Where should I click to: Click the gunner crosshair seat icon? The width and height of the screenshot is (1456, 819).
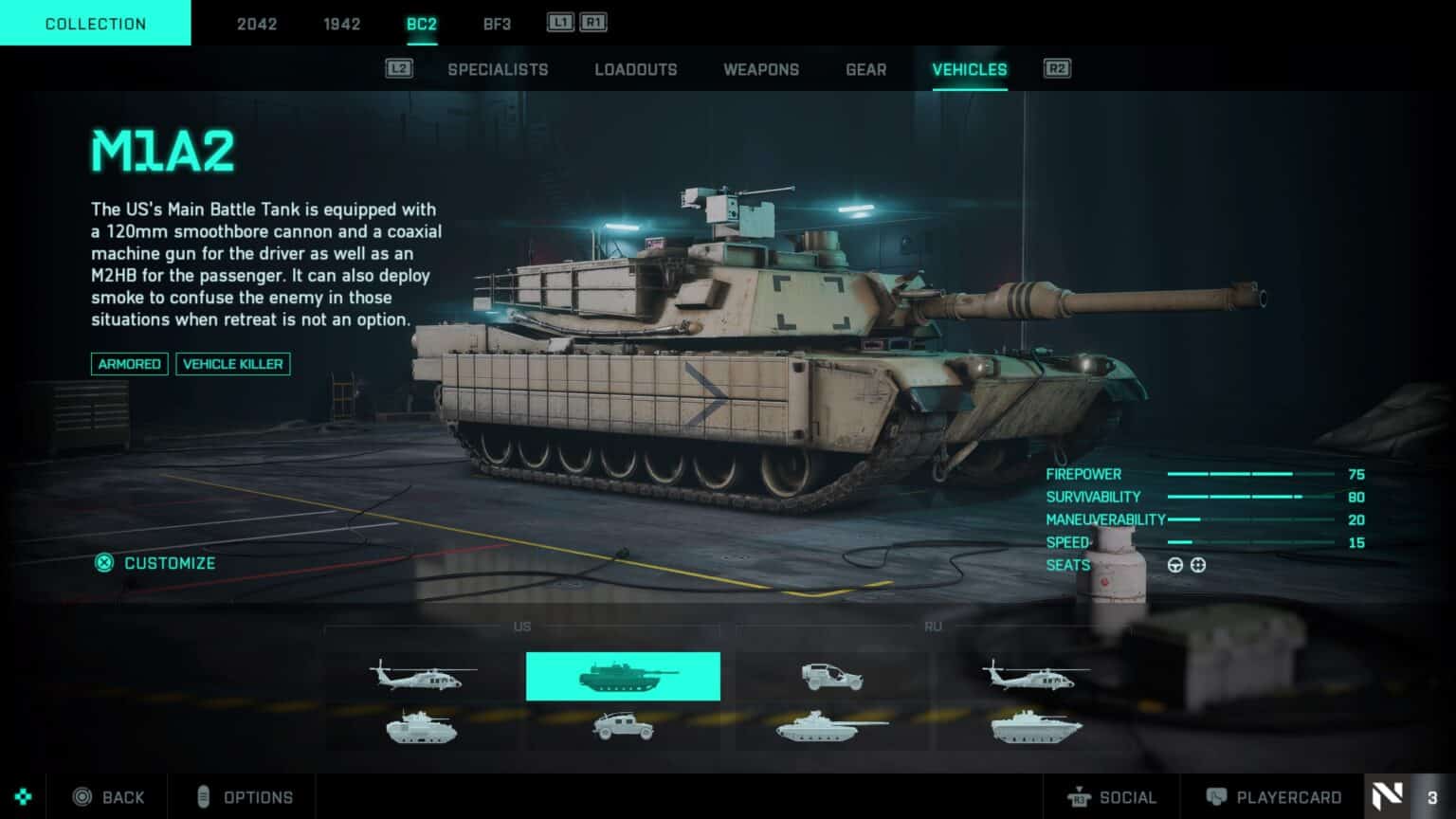pyautogui.click(x=1199, y=565)
